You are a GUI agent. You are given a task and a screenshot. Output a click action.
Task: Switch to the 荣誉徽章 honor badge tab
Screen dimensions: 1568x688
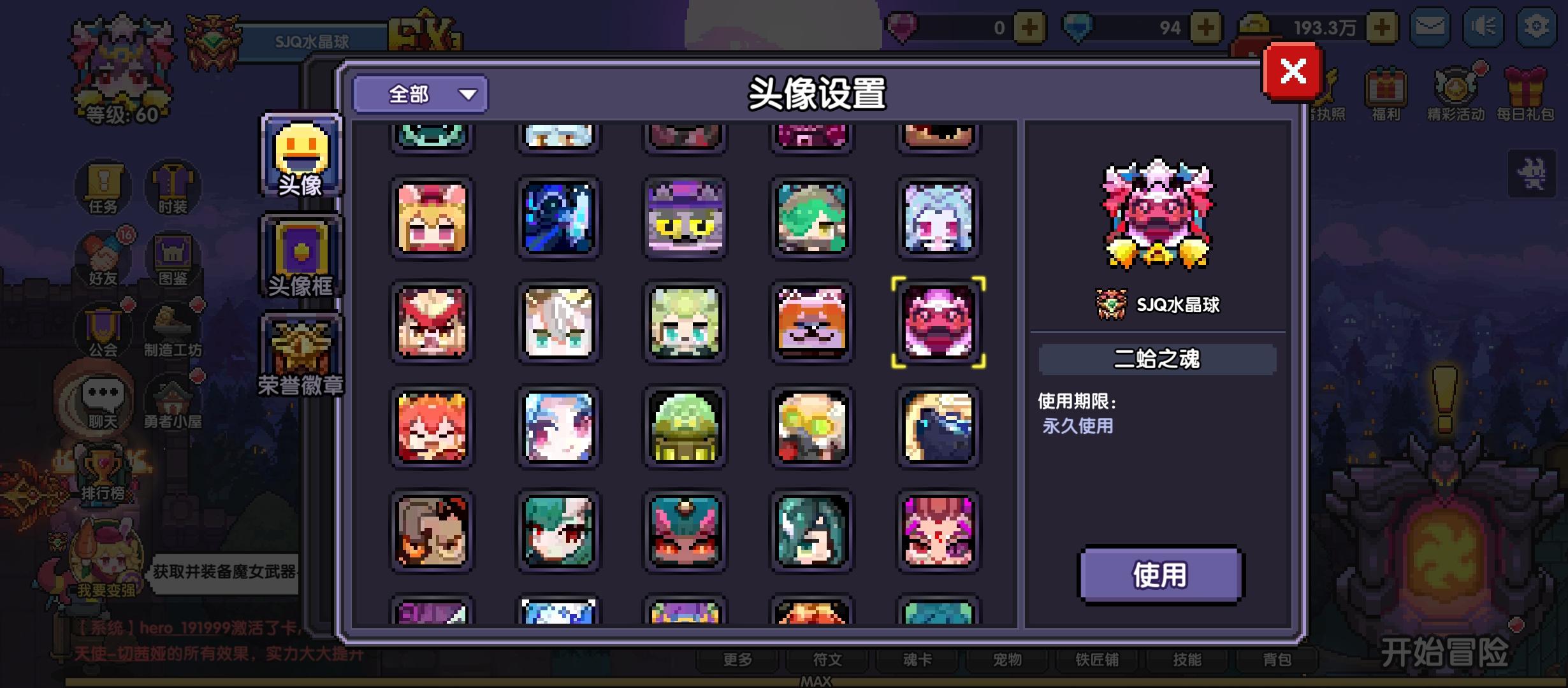[300, 354]
